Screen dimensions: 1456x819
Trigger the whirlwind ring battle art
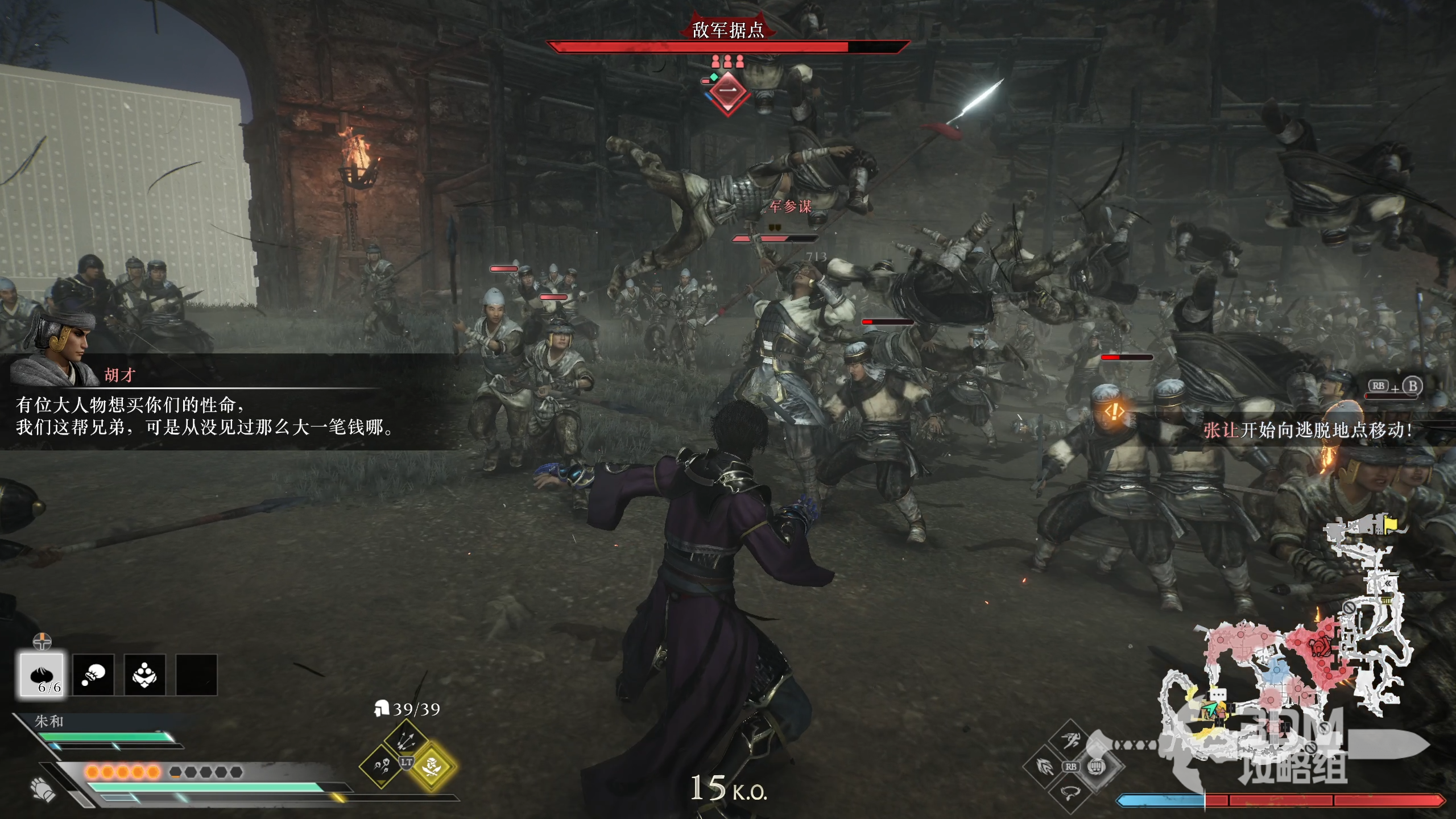[1070, 792]
